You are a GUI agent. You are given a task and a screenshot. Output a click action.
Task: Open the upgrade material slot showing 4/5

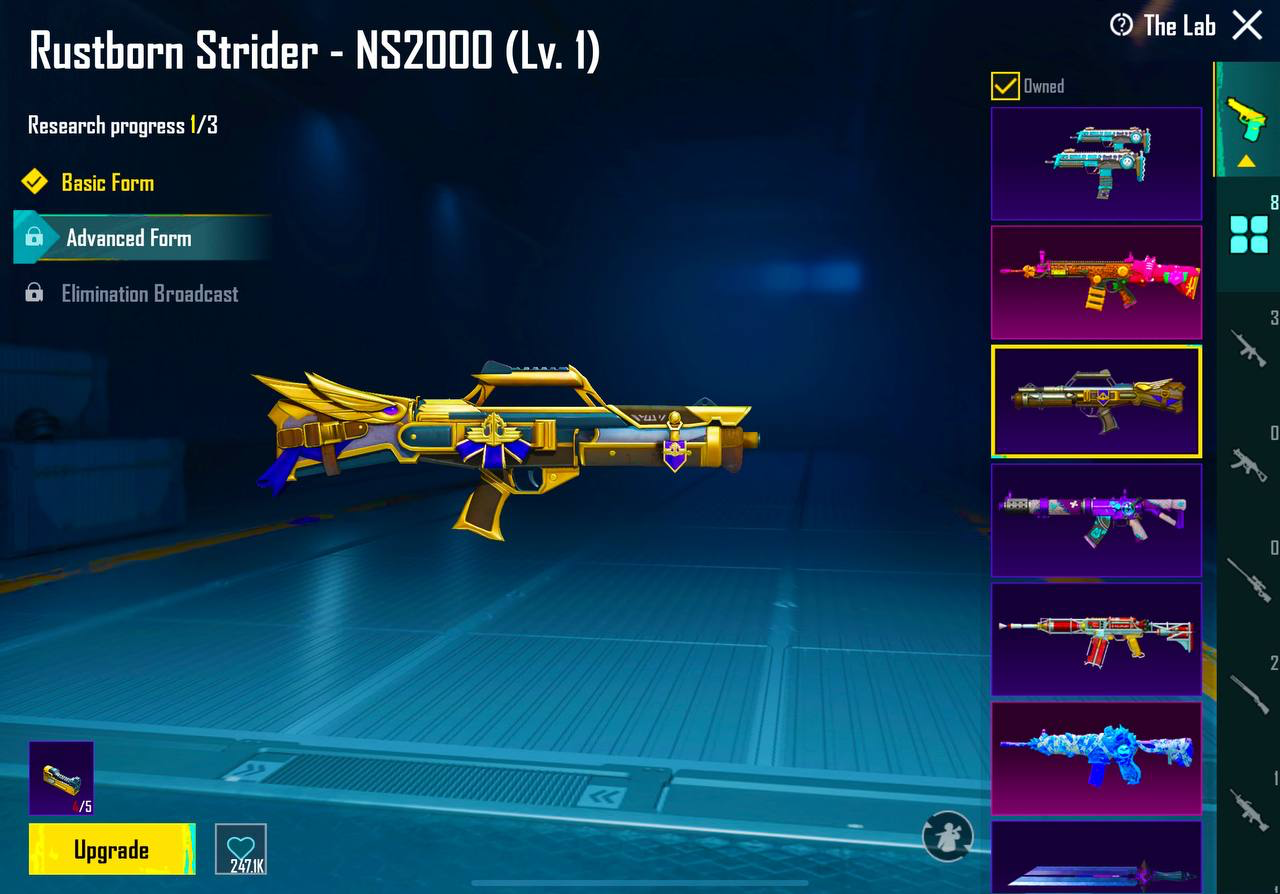(x=61, y=777)
